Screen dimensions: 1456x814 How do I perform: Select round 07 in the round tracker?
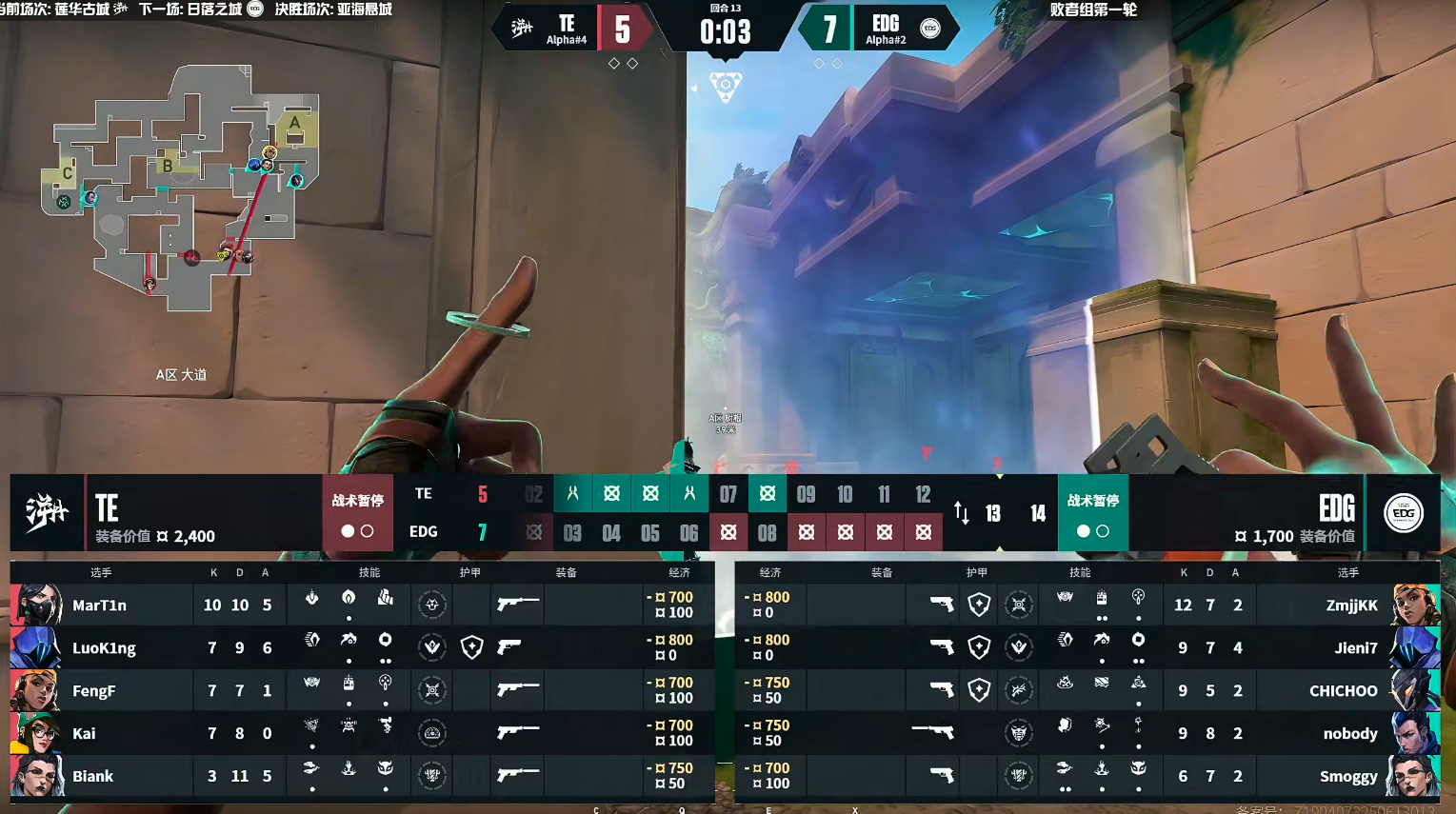click(728, 494)
